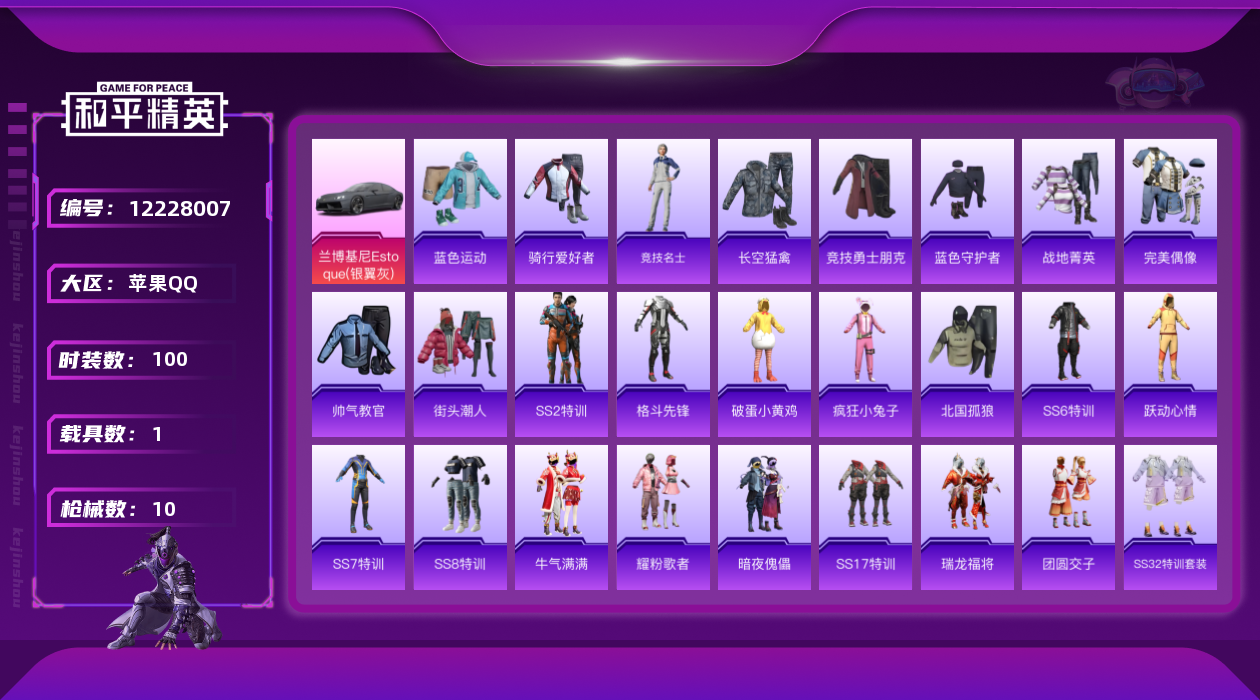Viewport: 1260px width, 700px height.
Task: Open the 疯狂小兔子 pink bunny outfit
Action: click(865, 364)
